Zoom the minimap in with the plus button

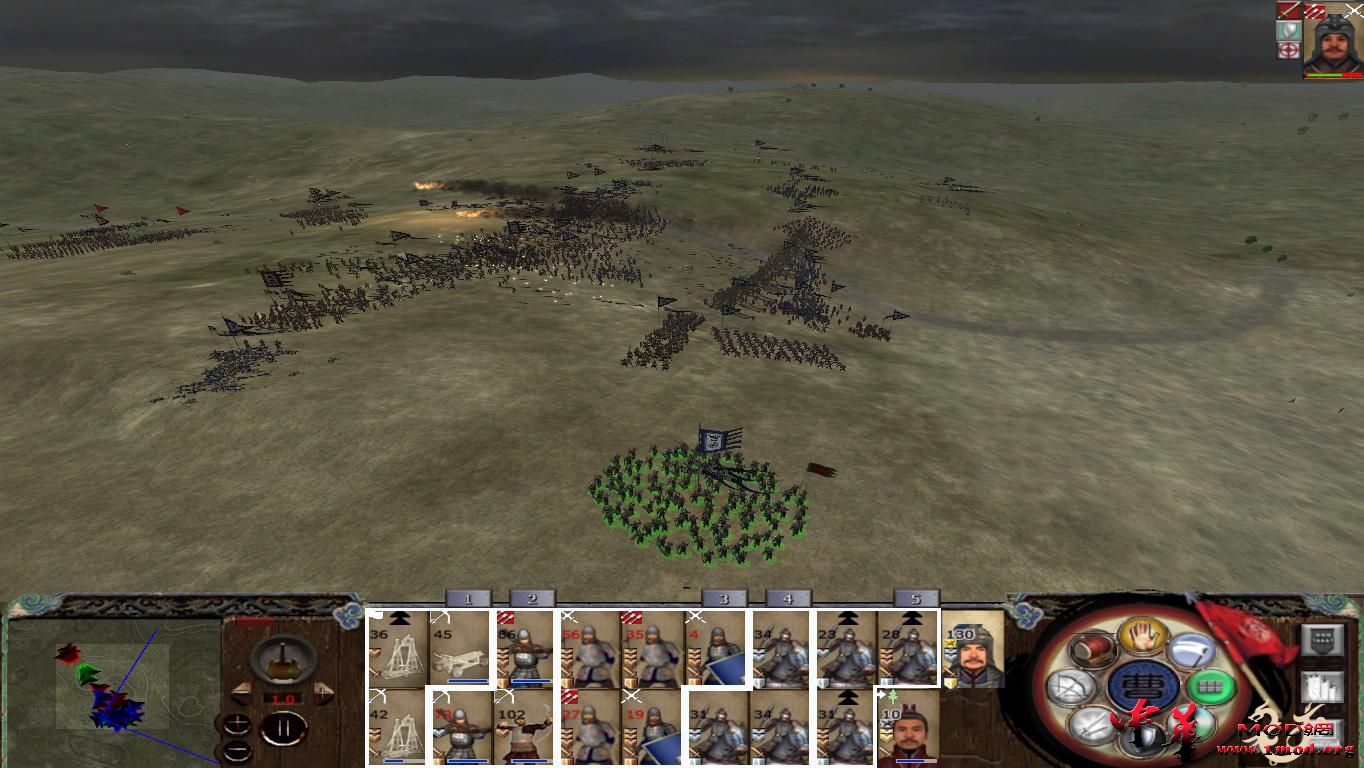point(237,723)
